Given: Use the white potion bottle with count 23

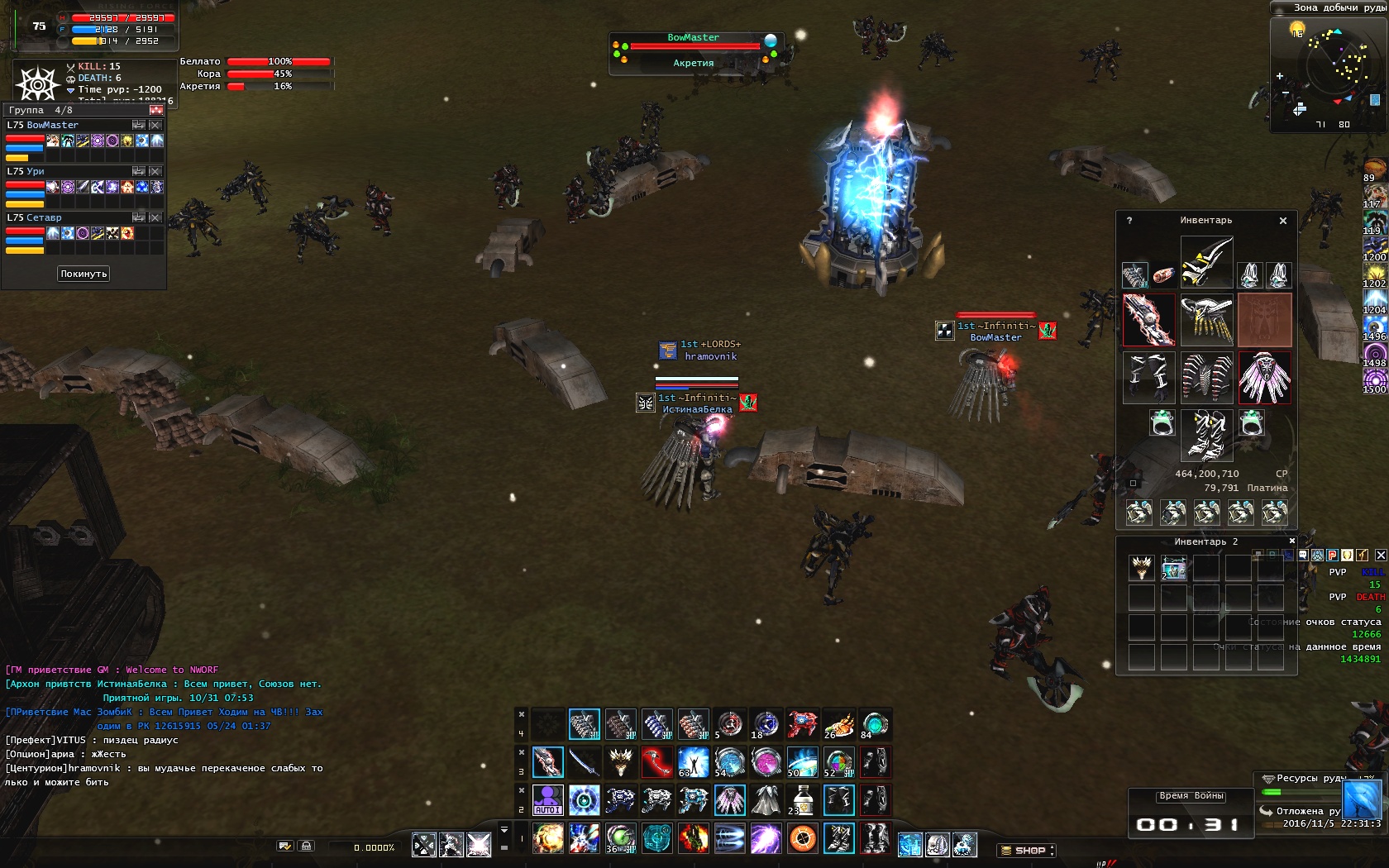Looking at the screenshot, I should coord(801,800).
